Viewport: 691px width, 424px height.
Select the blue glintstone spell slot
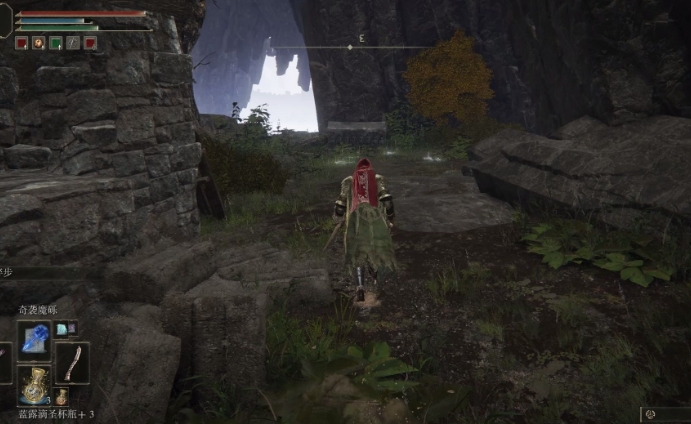[34, 340]
